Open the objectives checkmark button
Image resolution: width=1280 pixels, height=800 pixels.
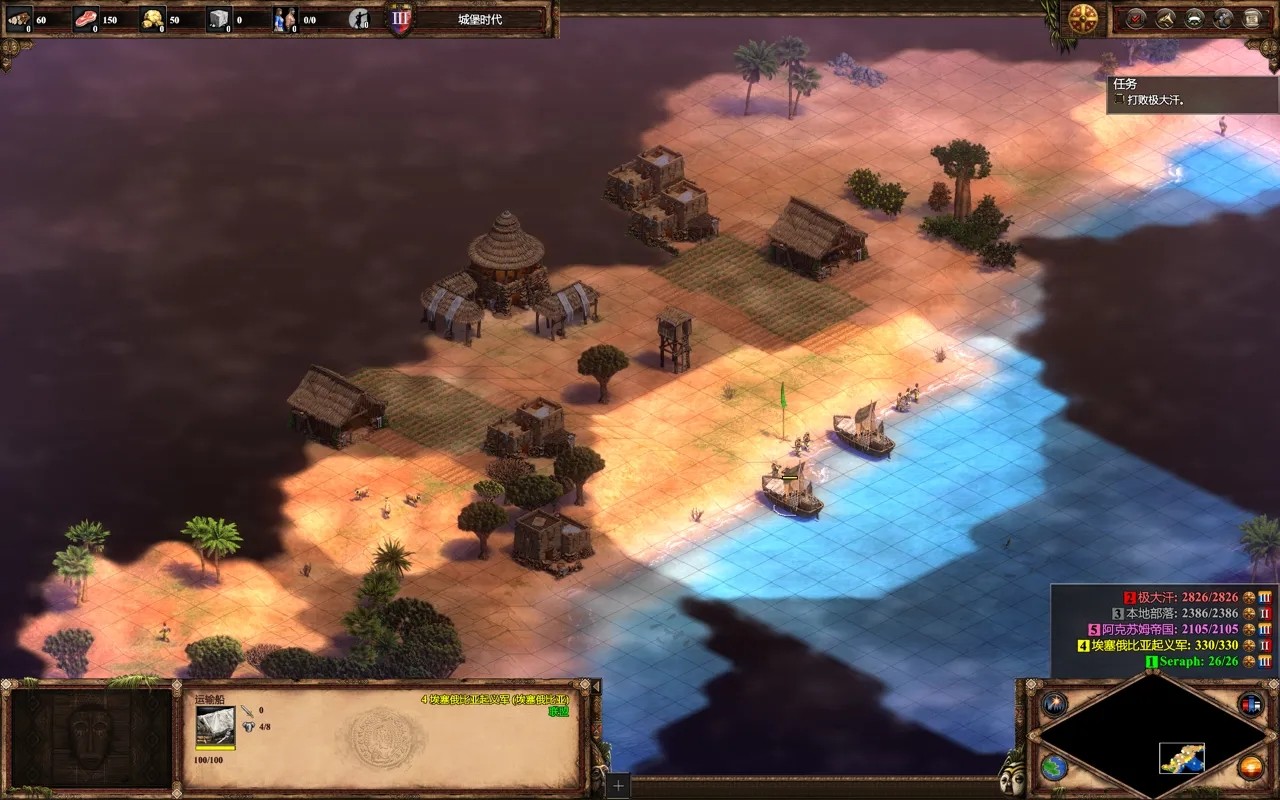(x=1135, y=17)
